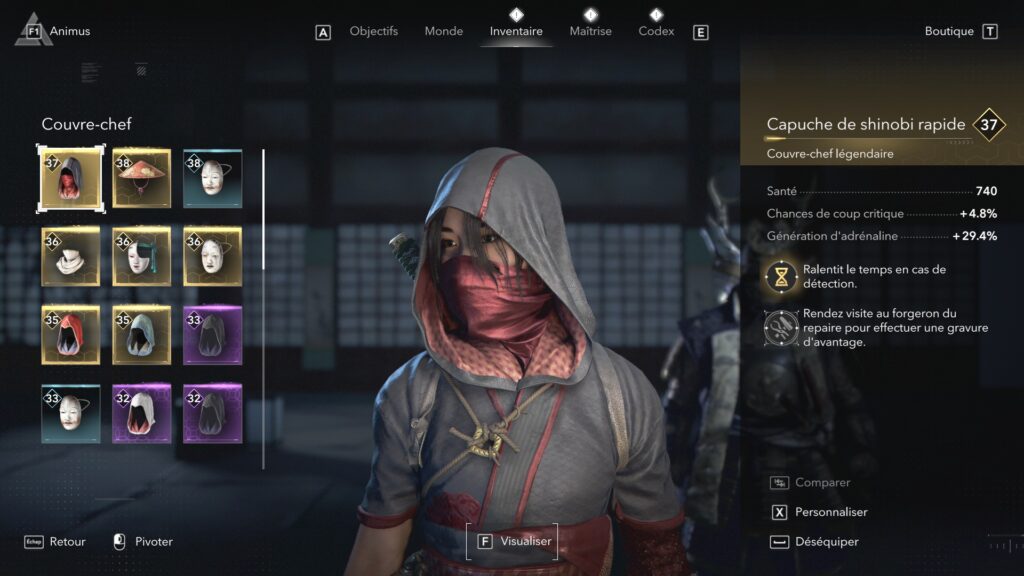Go to the Maîtrise tab
The width and height of the screenshot is (1024, 576).
(590, 31)
